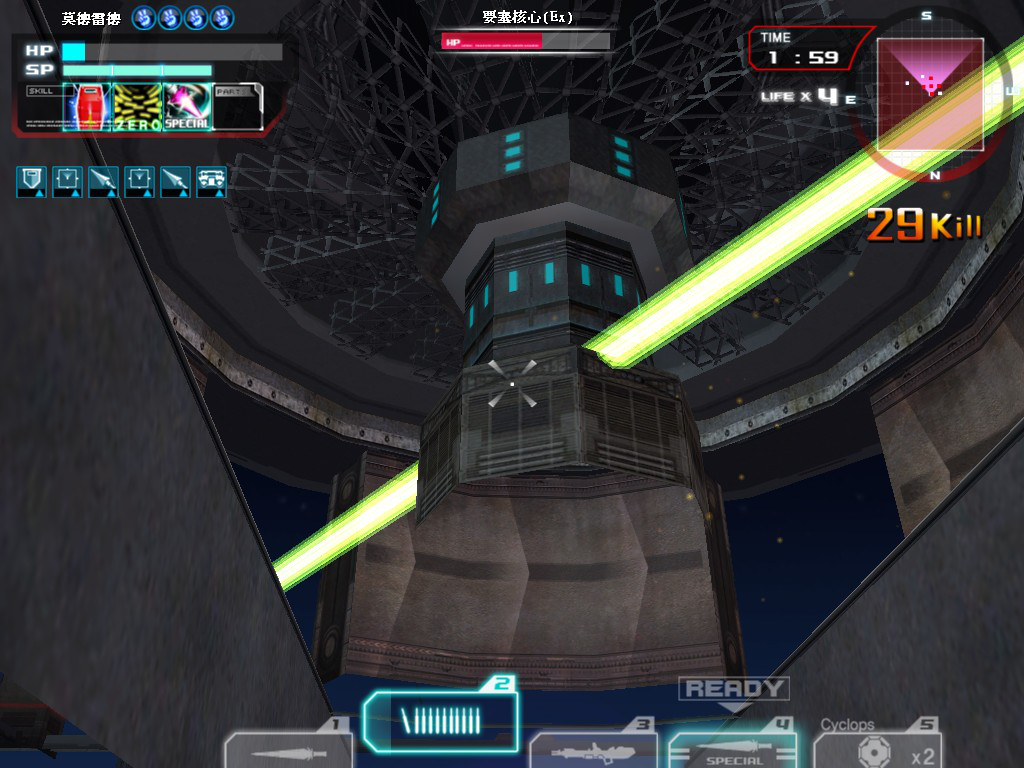This screenshot has width=1024, height=768.
Task: Trigger the ZERO skill icon
Action: click(x=137, y=107)
